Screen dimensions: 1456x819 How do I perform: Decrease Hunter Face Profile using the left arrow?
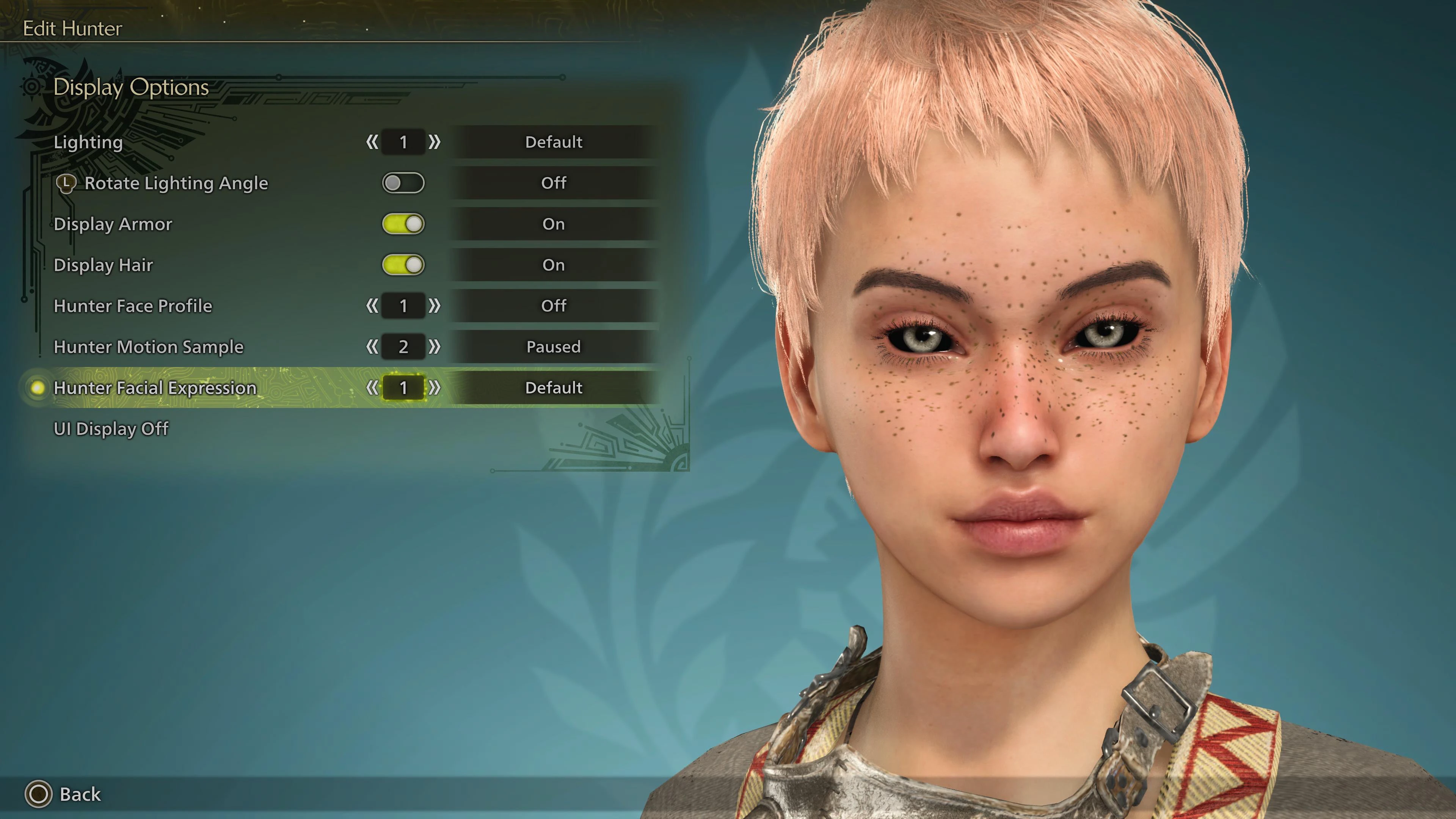(372, 306)
